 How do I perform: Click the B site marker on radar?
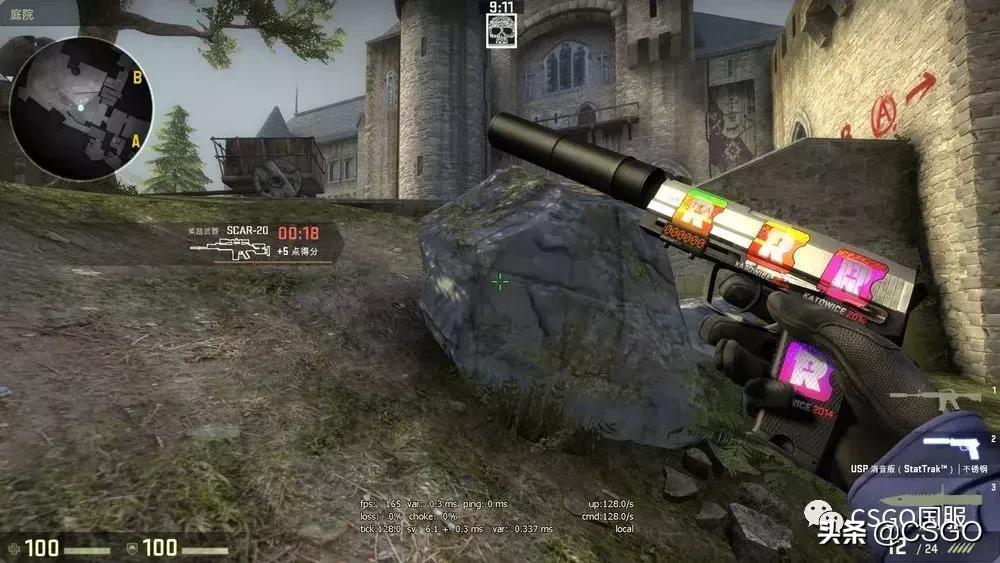click(137, 76)
